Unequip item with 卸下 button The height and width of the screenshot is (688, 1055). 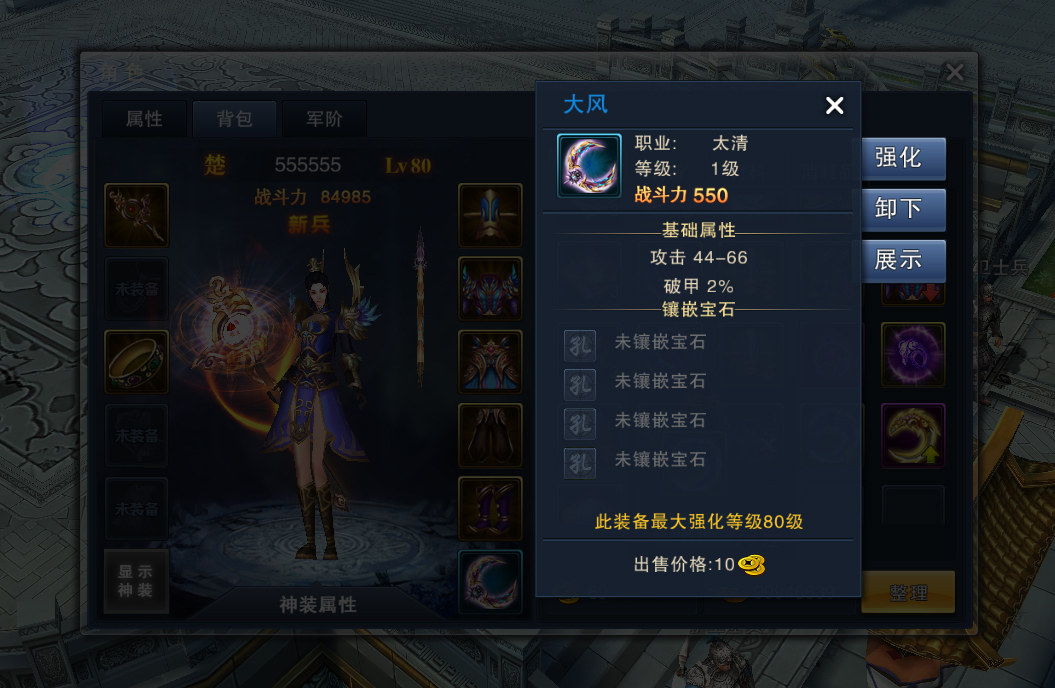[x=898, y=209]
